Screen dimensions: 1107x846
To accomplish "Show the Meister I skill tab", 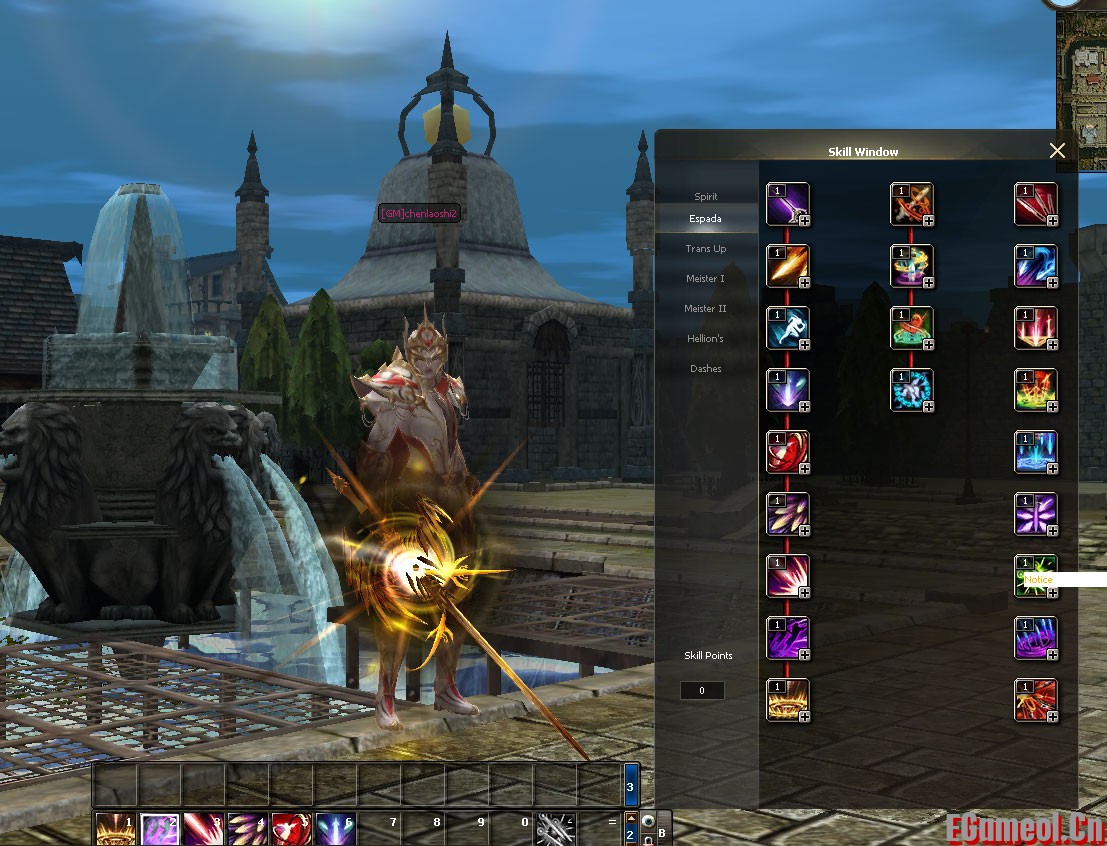I will click(x=706, y=279).
